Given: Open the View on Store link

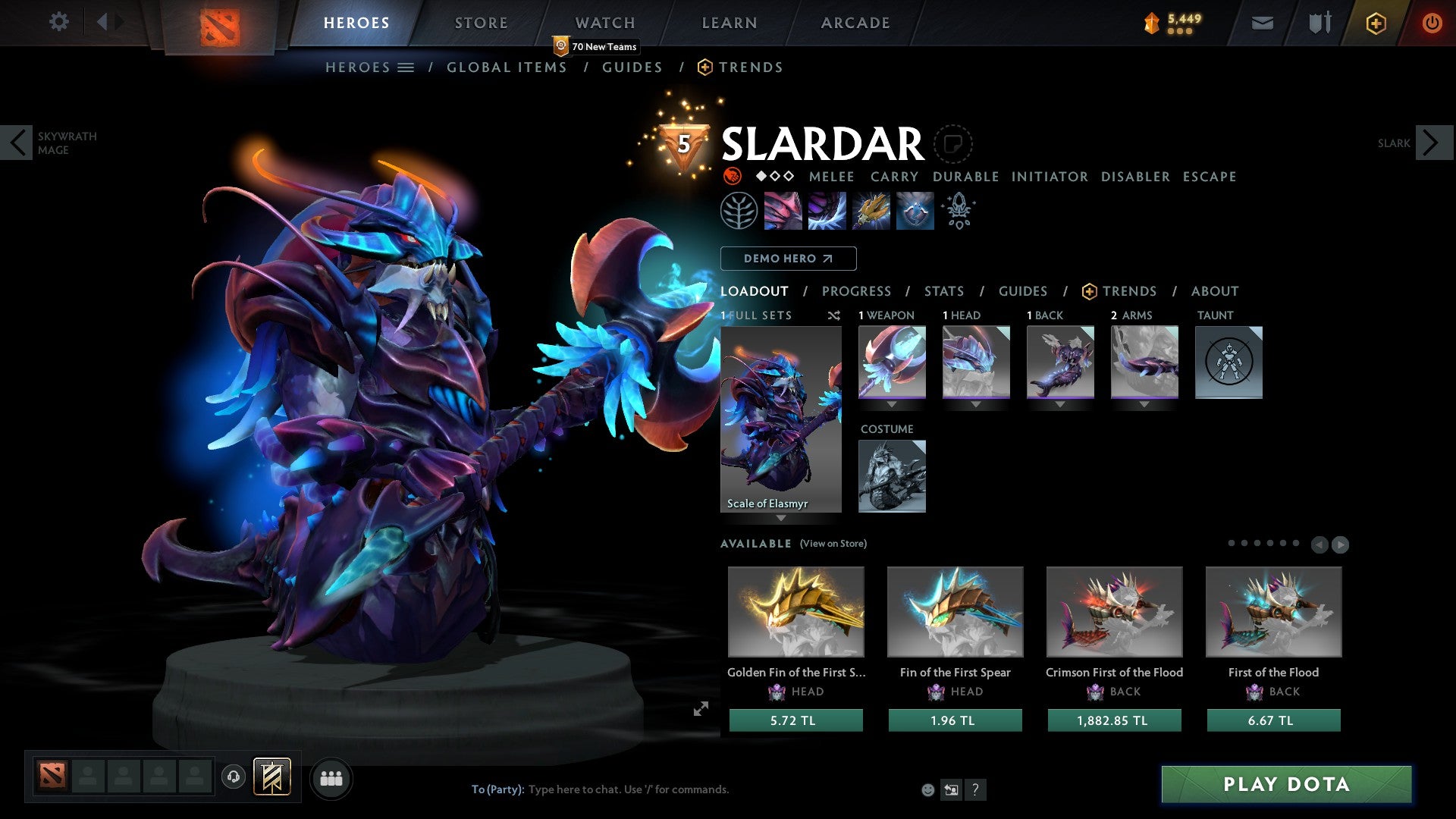Looking at the screenshot, I should (833, 544).
